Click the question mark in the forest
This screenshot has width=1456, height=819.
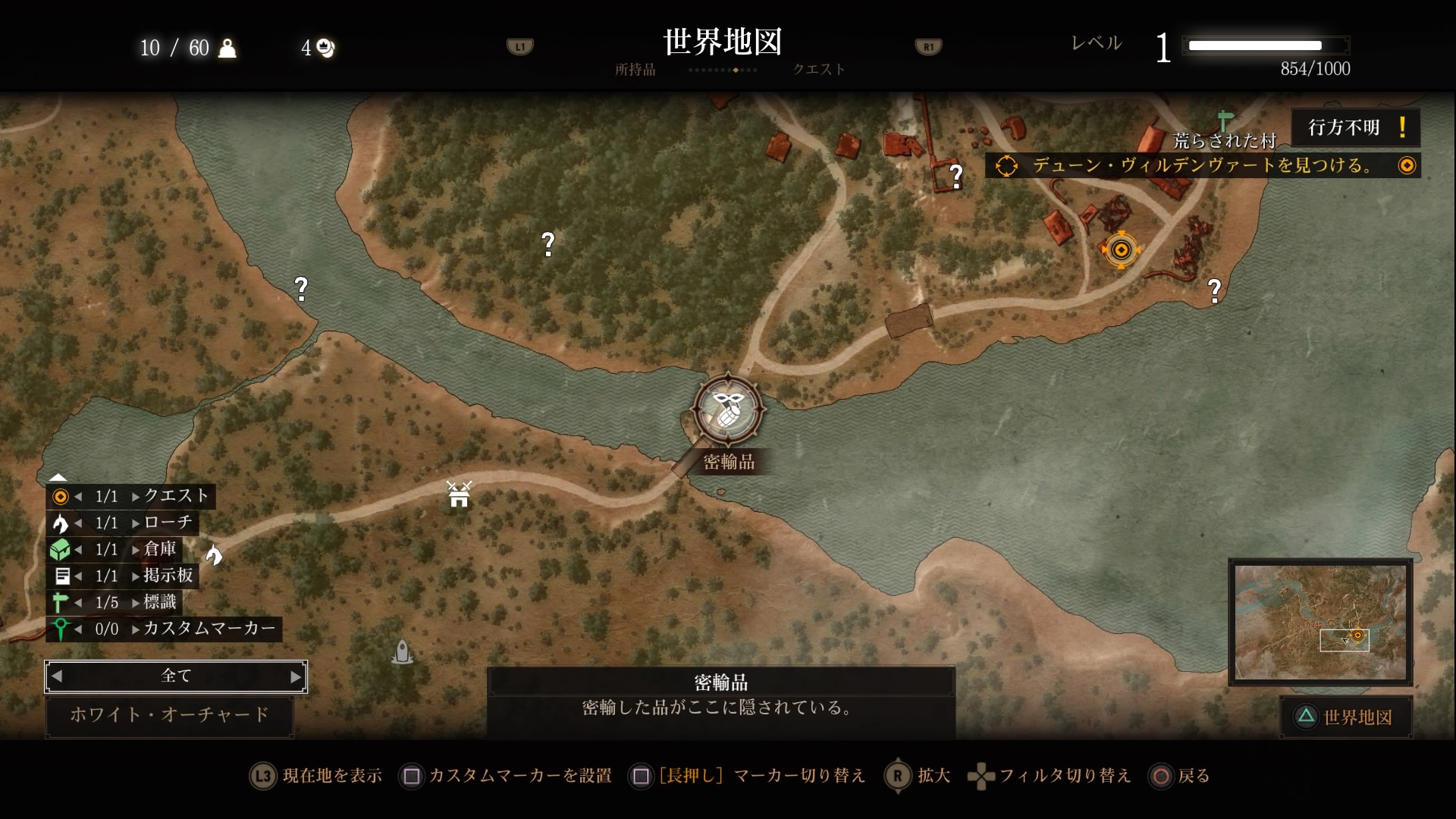(x=548, y=243)
